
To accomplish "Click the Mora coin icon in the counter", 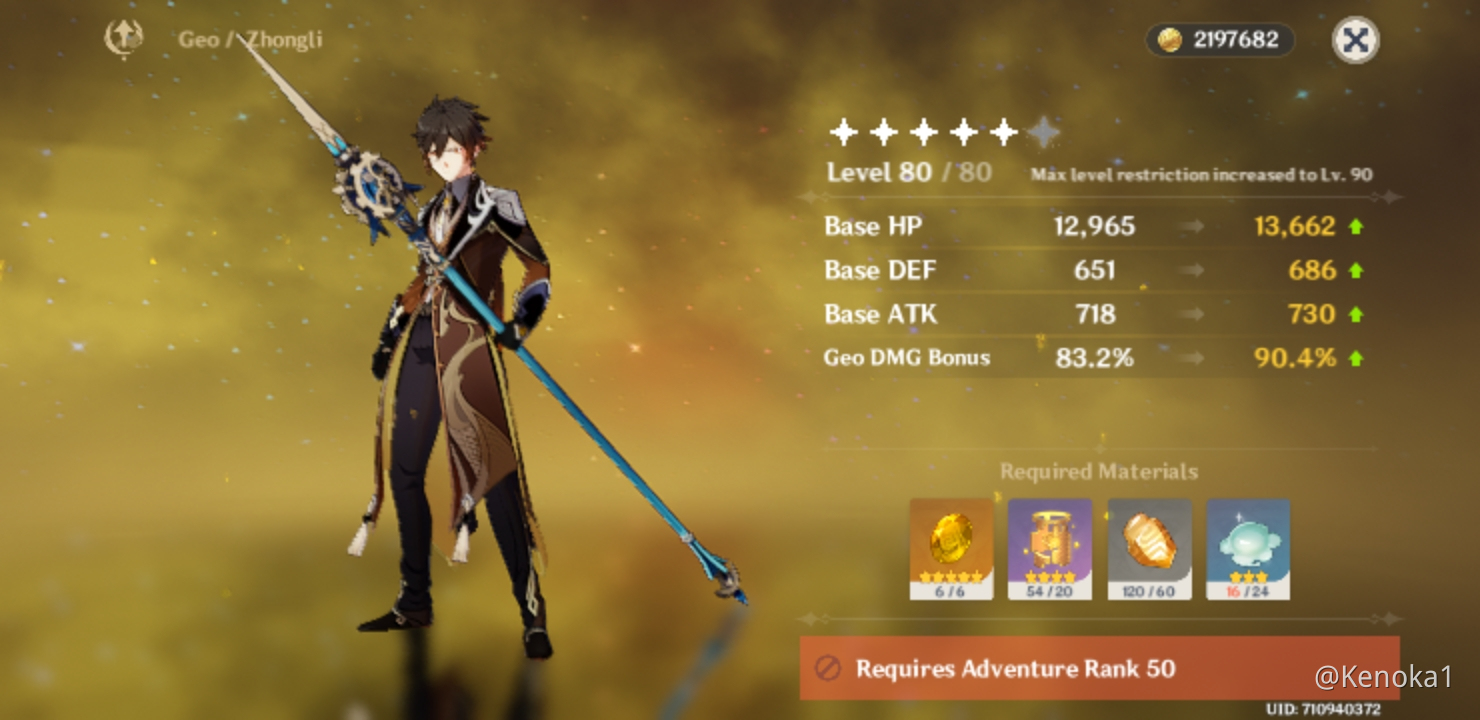I will [1168, 40].
